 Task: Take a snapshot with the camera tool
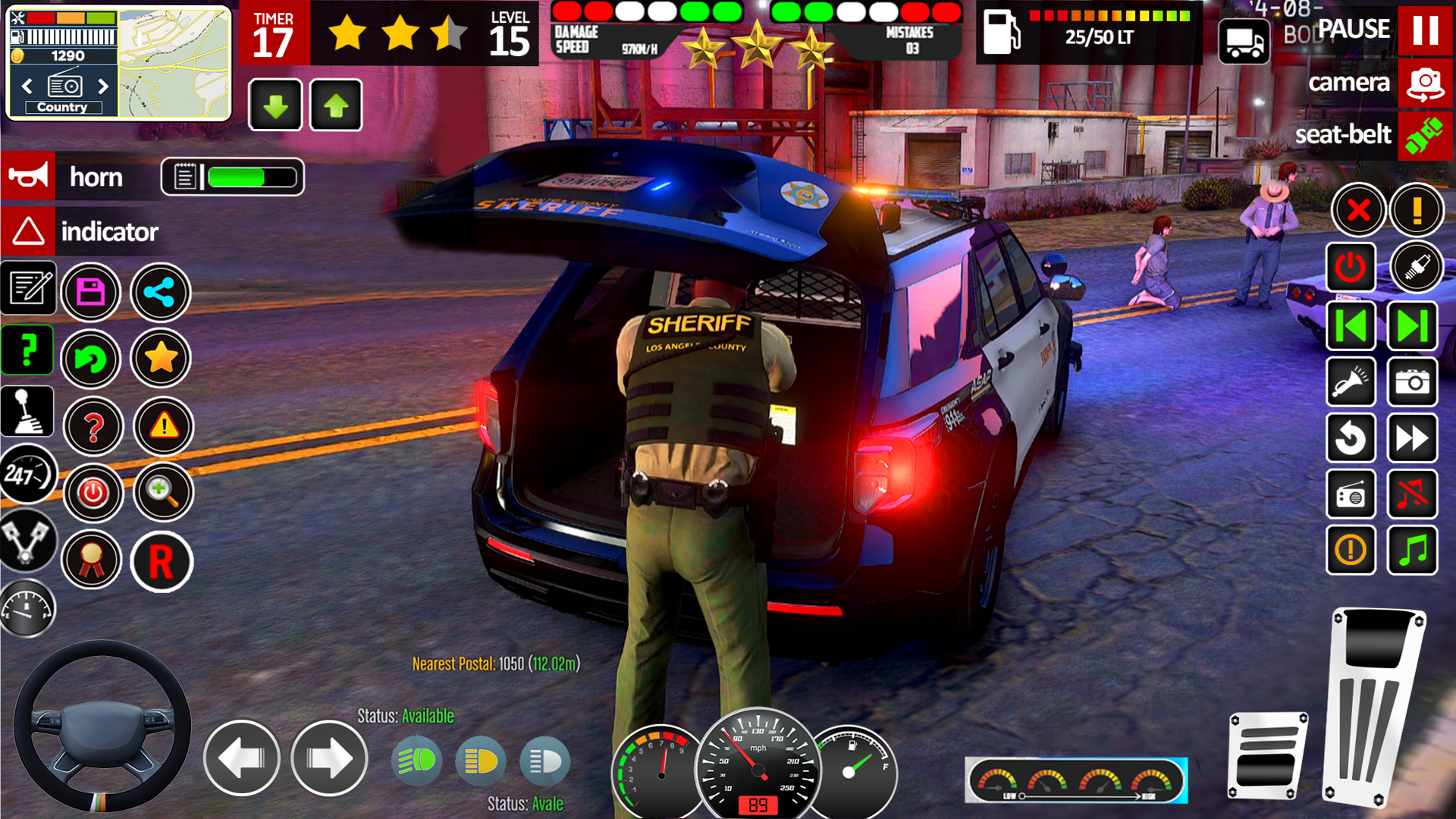click(1412, 383)
